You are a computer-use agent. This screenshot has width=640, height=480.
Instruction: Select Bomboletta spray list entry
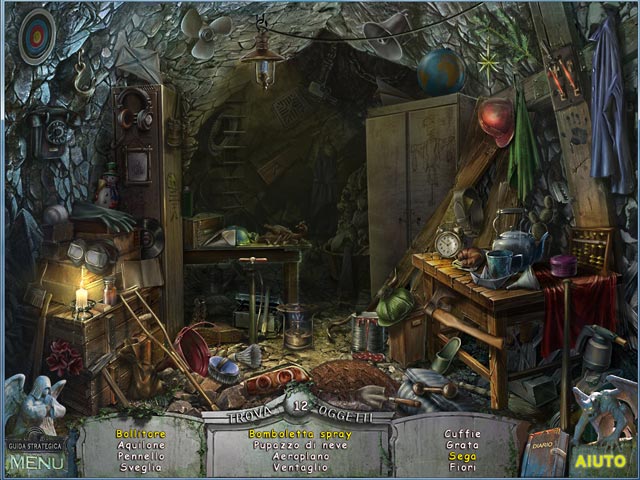[x=300, y=435]
